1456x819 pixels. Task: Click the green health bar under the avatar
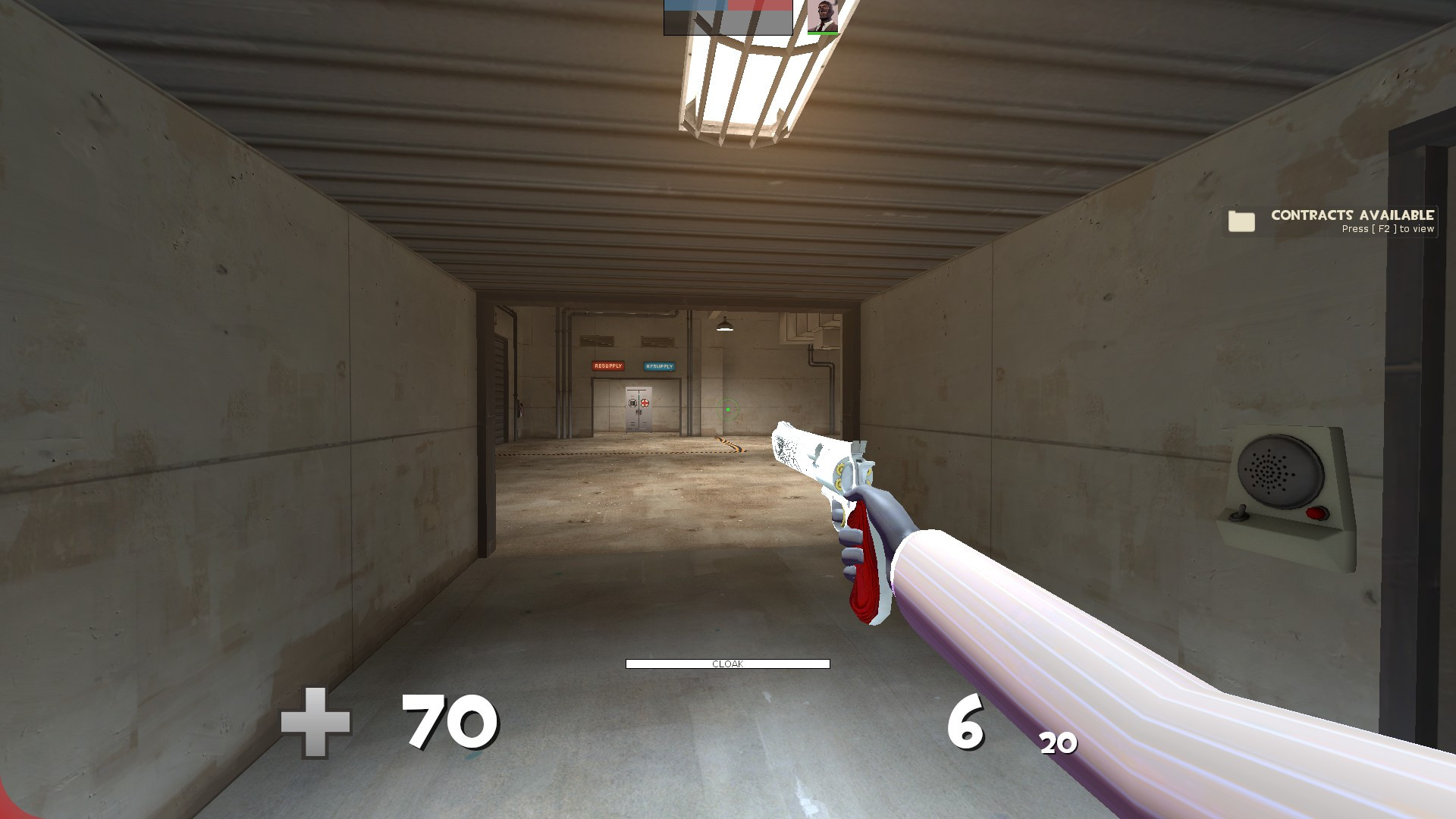[x=823, y=33]
